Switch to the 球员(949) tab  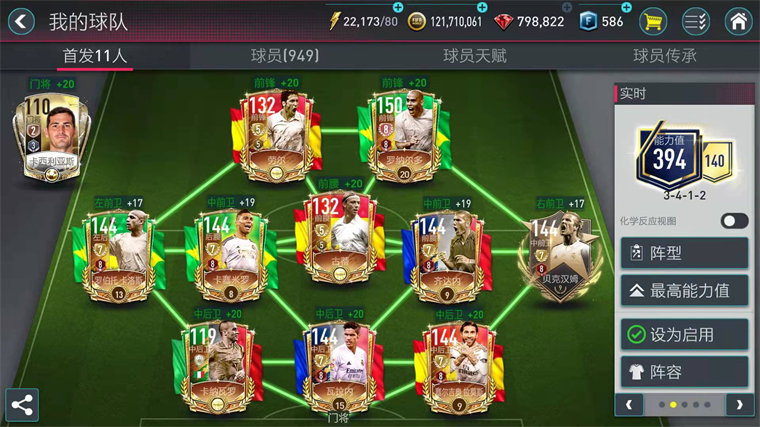coord(284,56)
